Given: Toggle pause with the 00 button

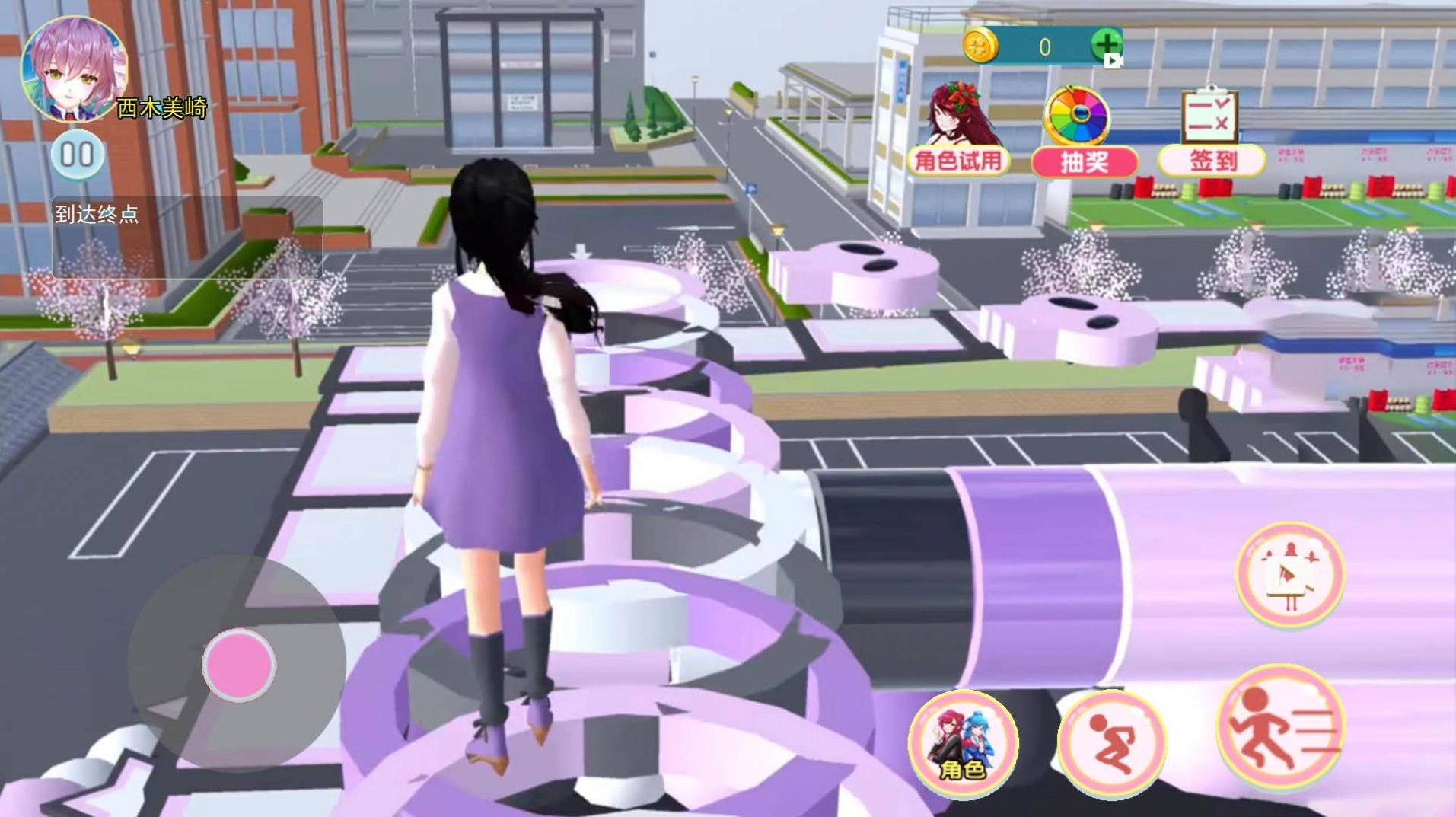Looking at the screenshot, I should point(78,153).
